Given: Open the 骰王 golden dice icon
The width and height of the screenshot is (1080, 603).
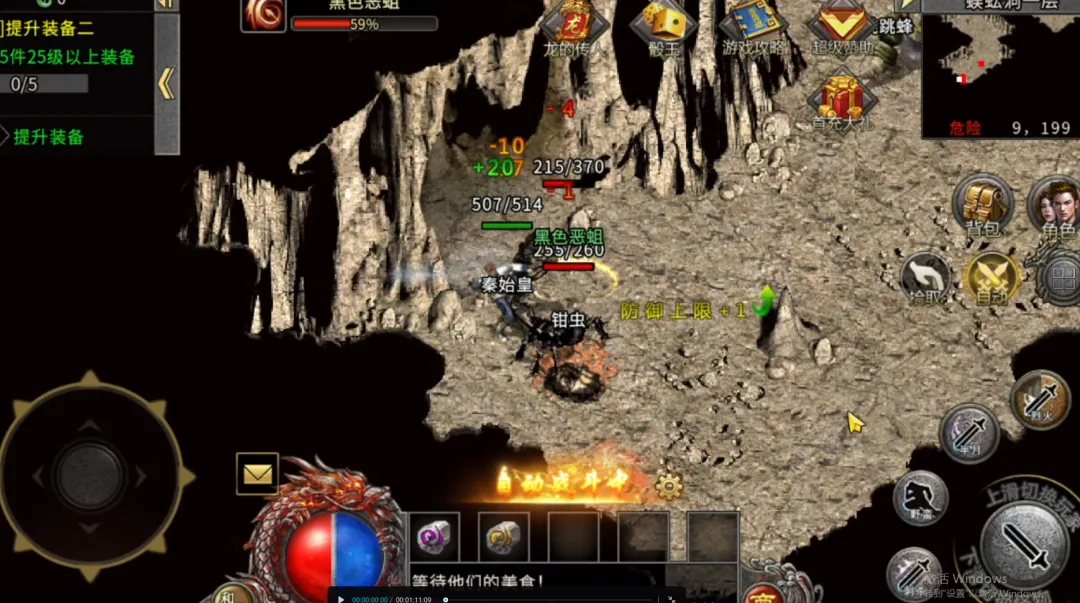Looking at the screenshot, I should pyautogui.click(x=662, y=24).
